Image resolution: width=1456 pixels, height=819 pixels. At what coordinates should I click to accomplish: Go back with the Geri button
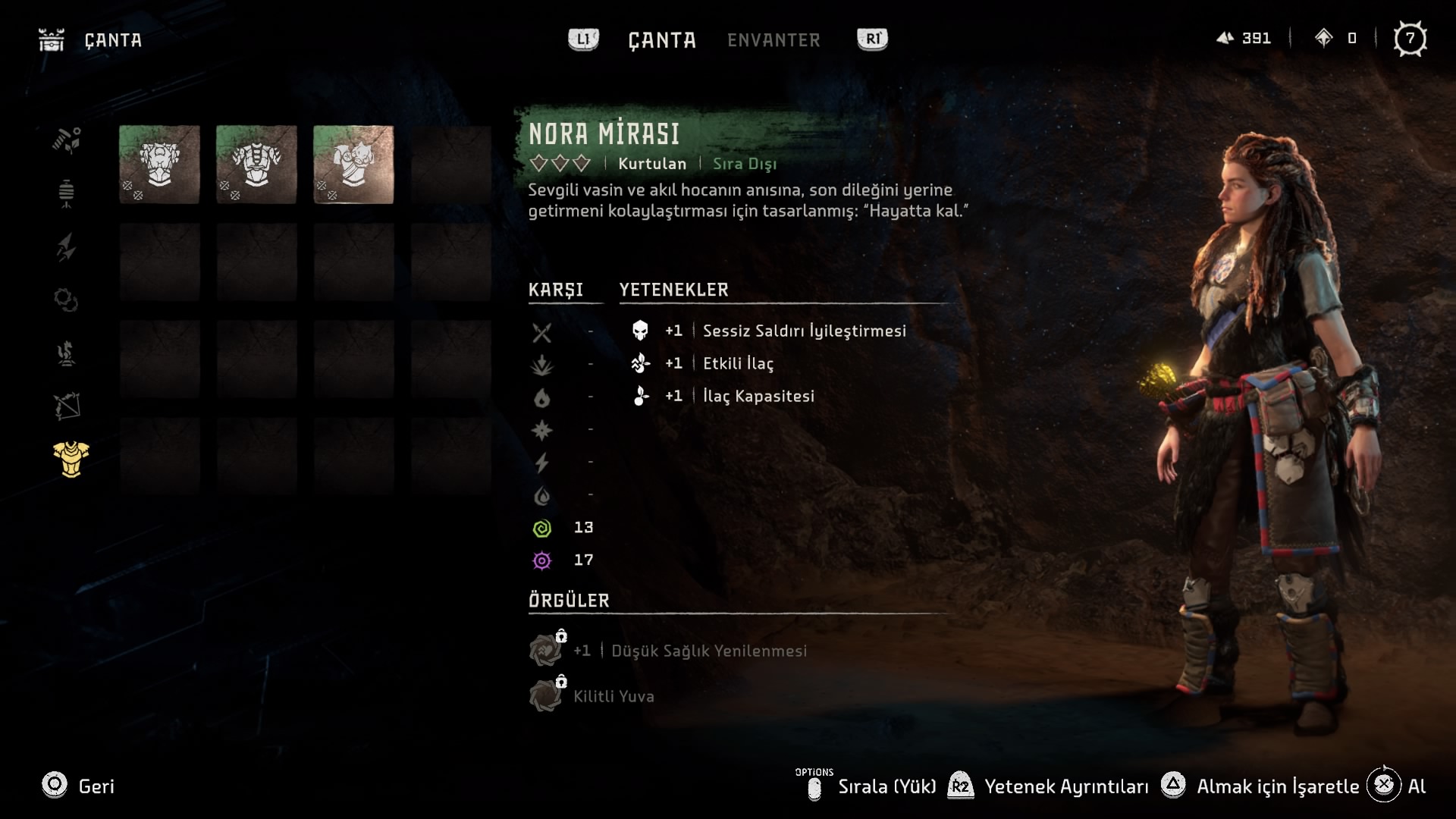coord(79,786)
